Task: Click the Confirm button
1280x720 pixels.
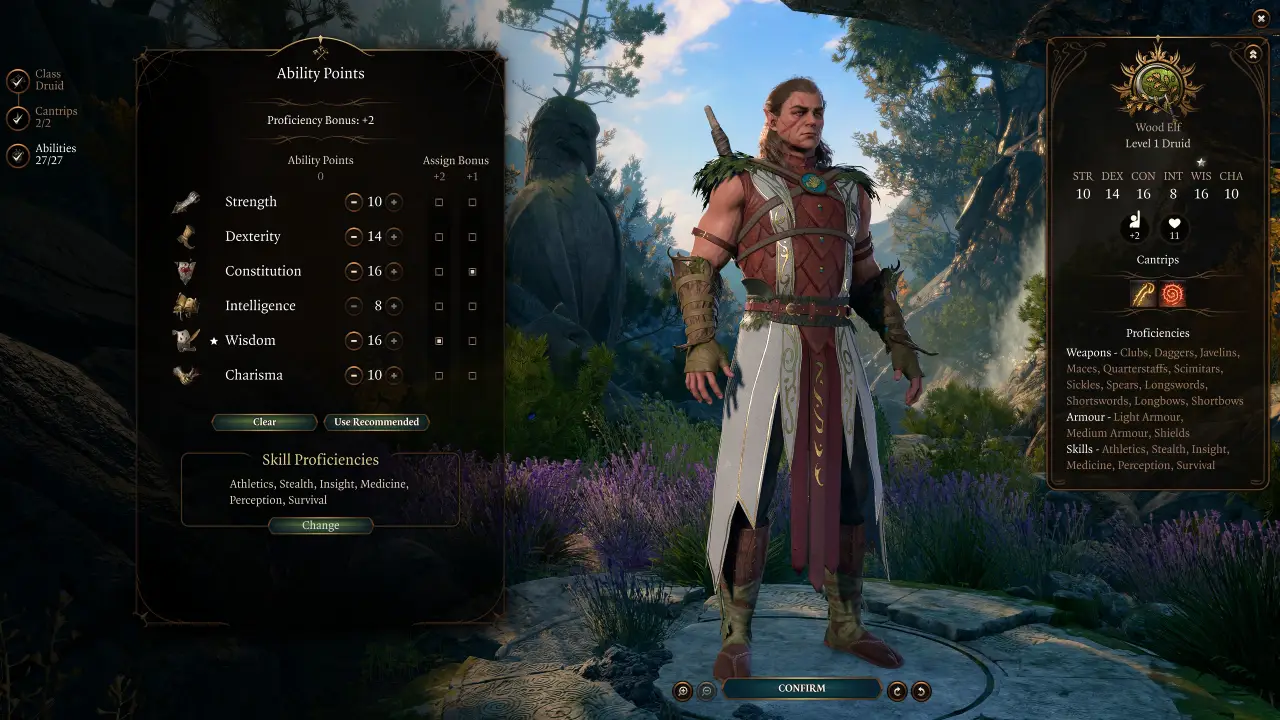Action: pyautogui.click(x=800, y=688)
